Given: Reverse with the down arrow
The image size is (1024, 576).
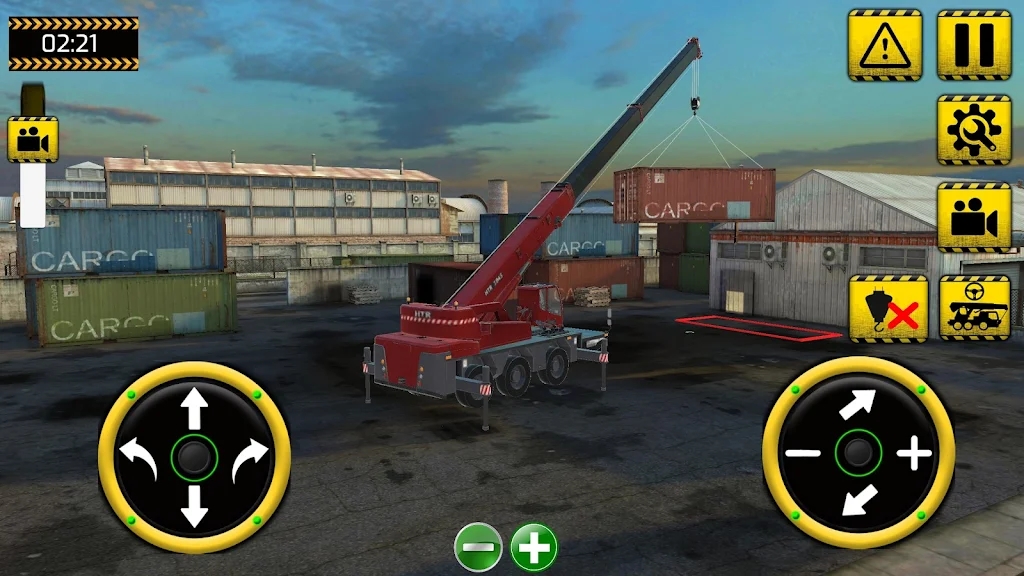Looking at the screenshot, I should [x=194, y=508].
